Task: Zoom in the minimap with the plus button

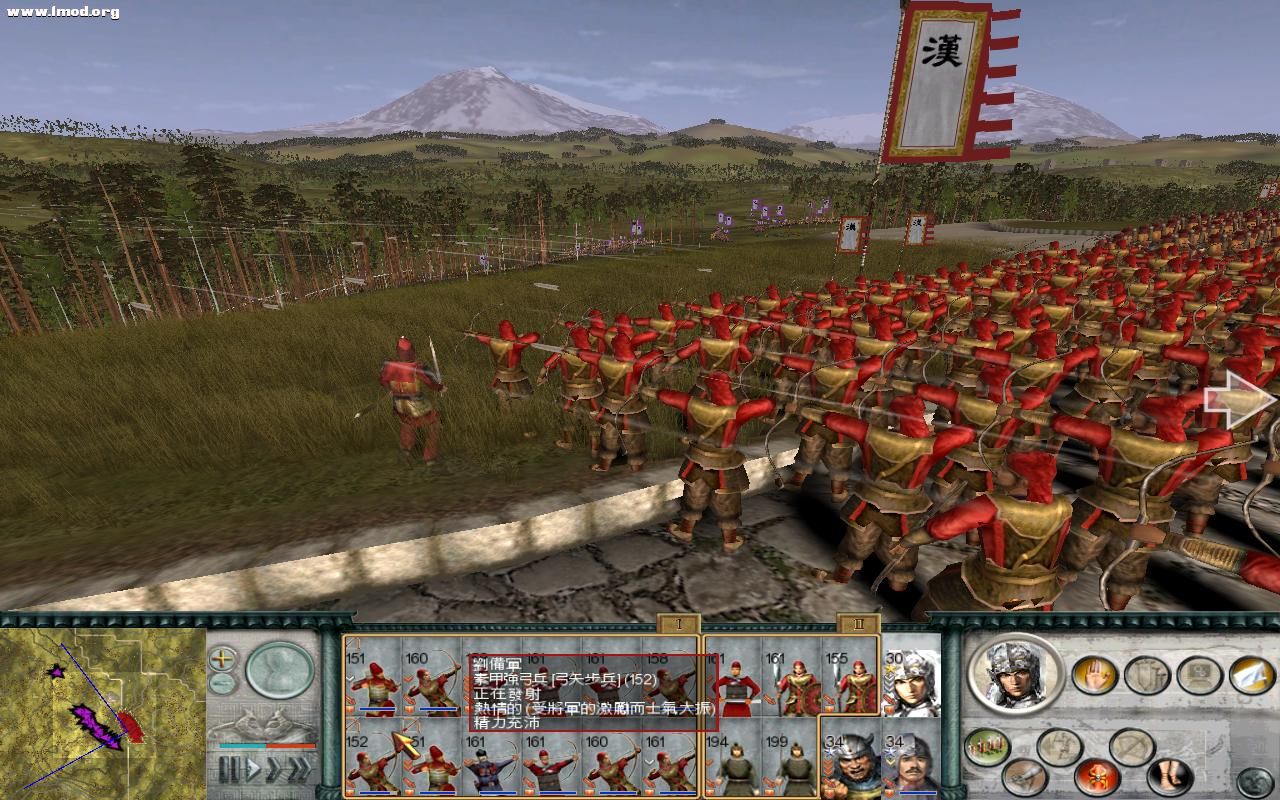Action: click(222, 658)
